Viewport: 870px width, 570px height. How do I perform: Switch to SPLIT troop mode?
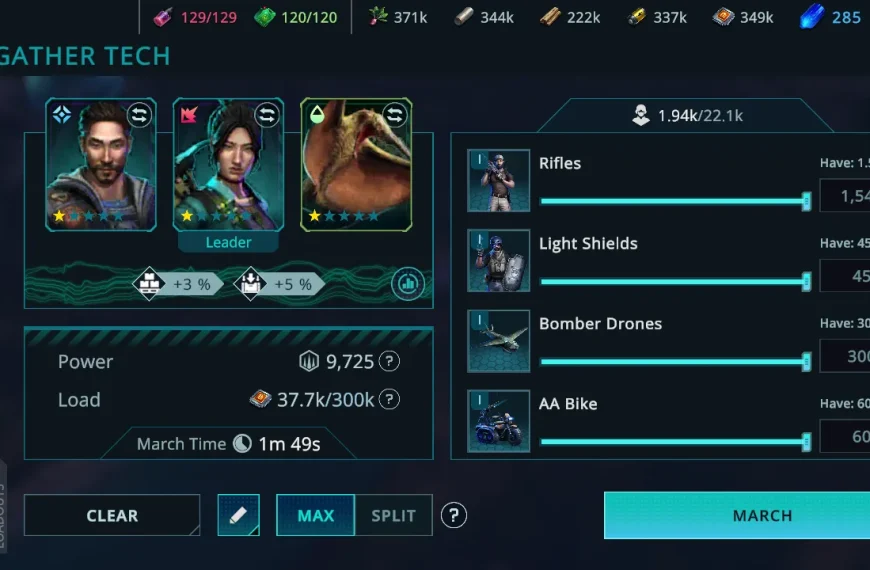[393, 516]
